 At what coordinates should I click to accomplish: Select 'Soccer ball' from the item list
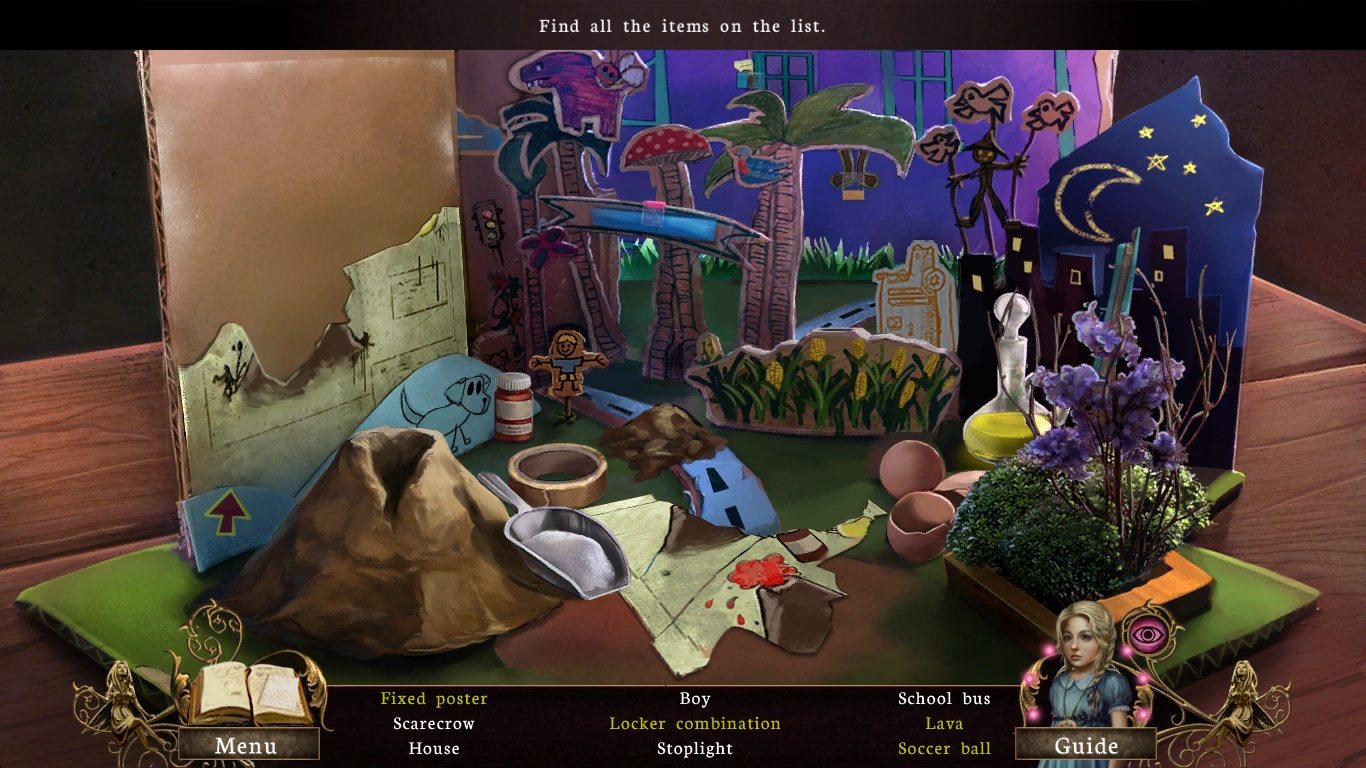pos(944,748)
